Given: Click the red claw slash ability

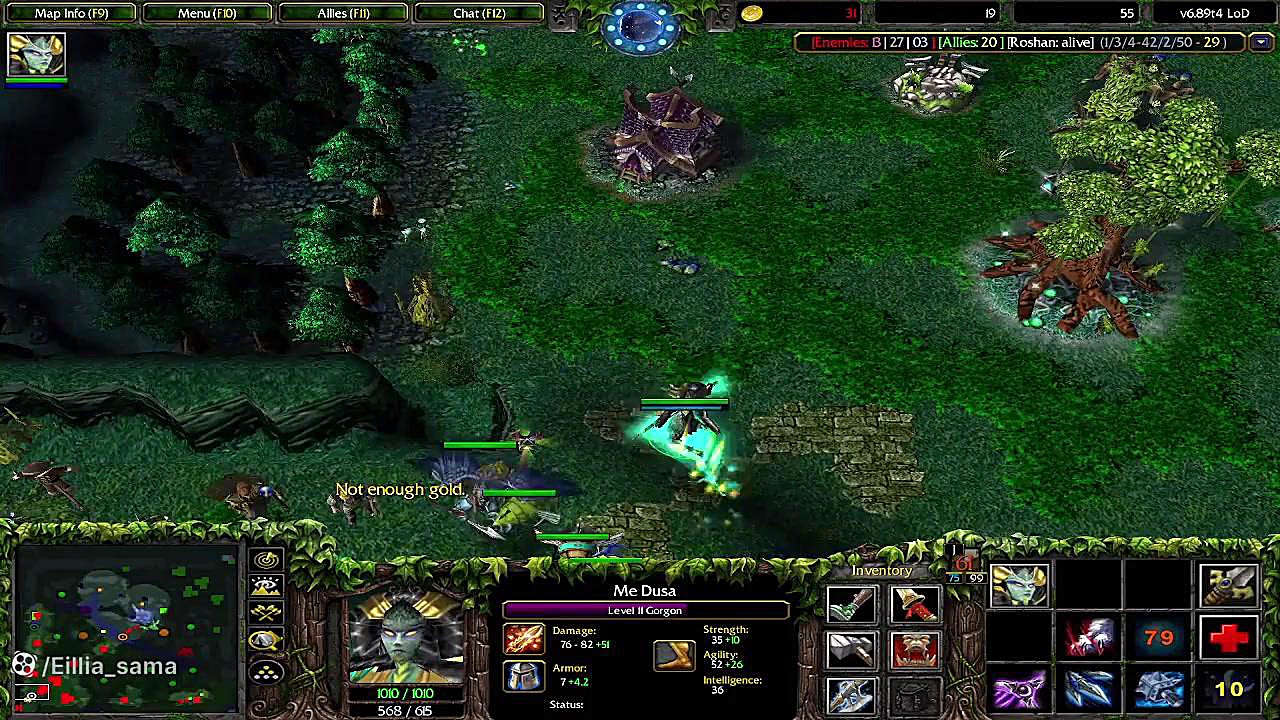Looking at the screenshot, I should pyautogui.click(x=1089, y=637).
